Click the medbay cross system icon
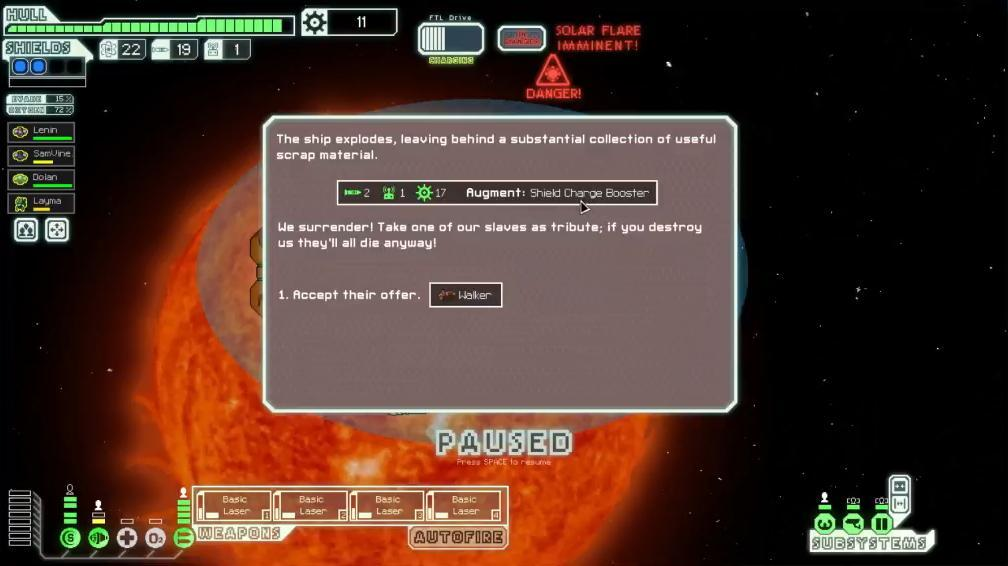 tap(127, 538)
